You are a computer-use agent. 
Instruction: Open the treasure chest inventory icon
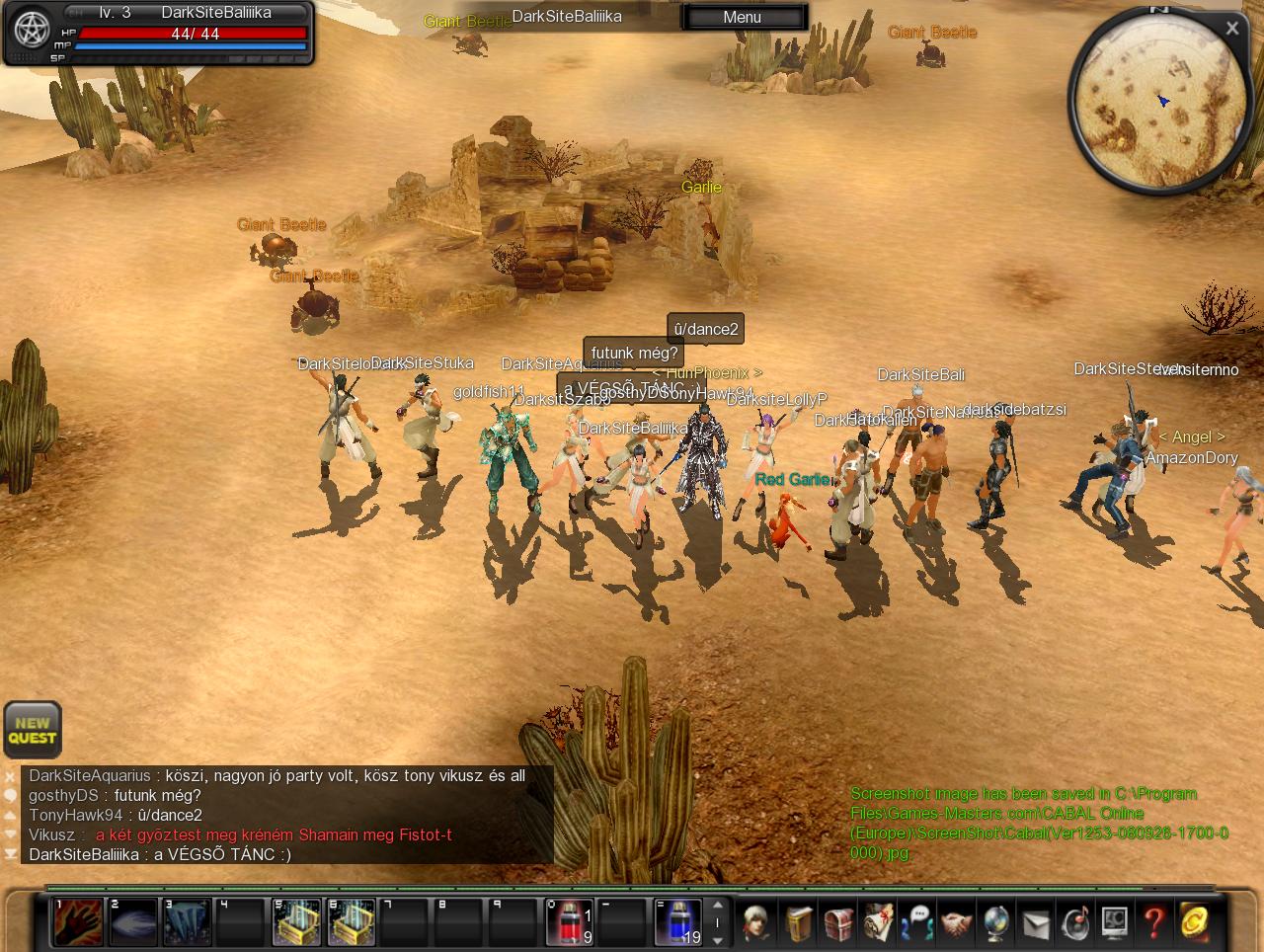tap(838, 922)
